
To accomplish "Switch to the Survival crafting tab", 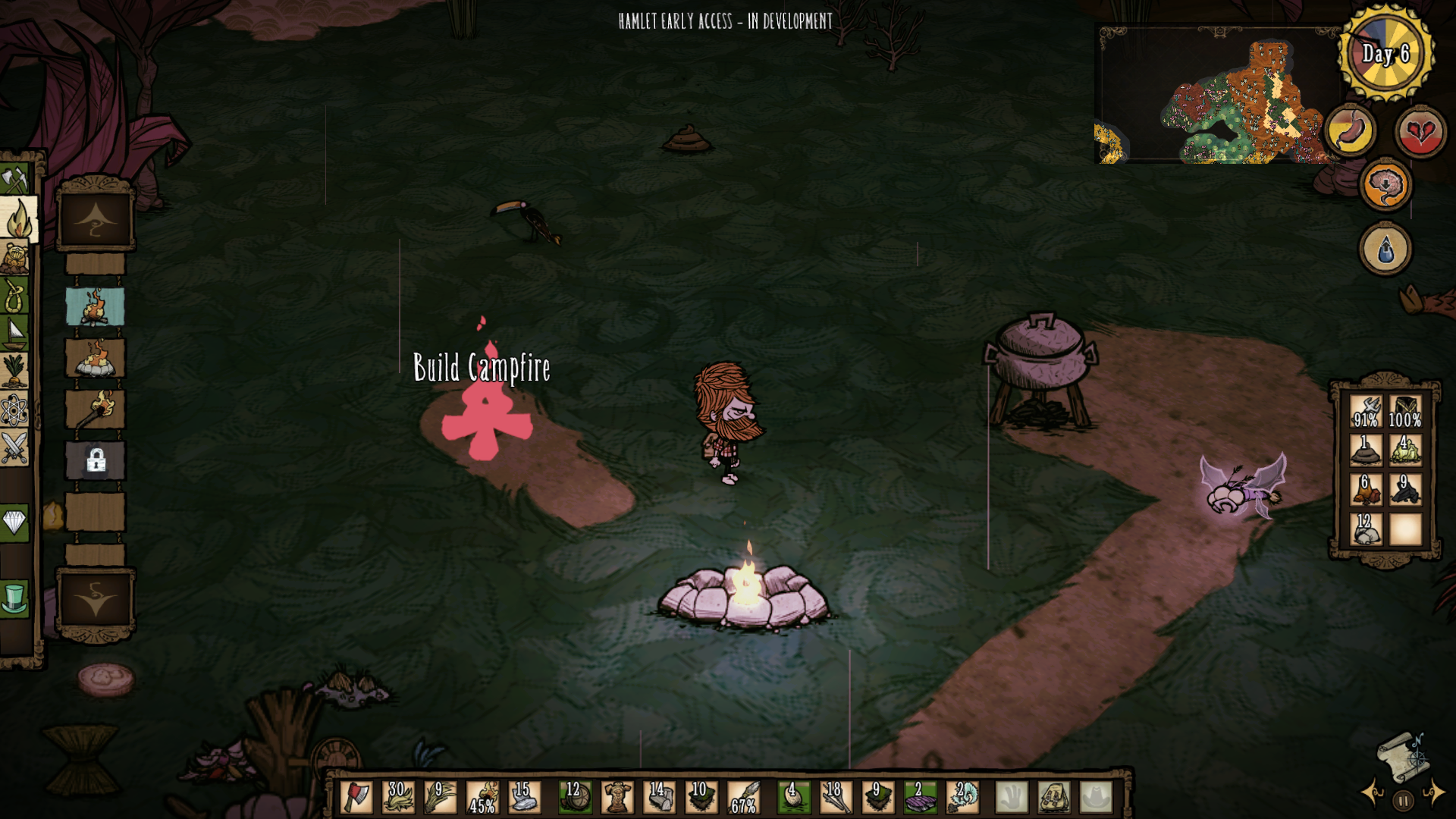I will click(14, 296).
